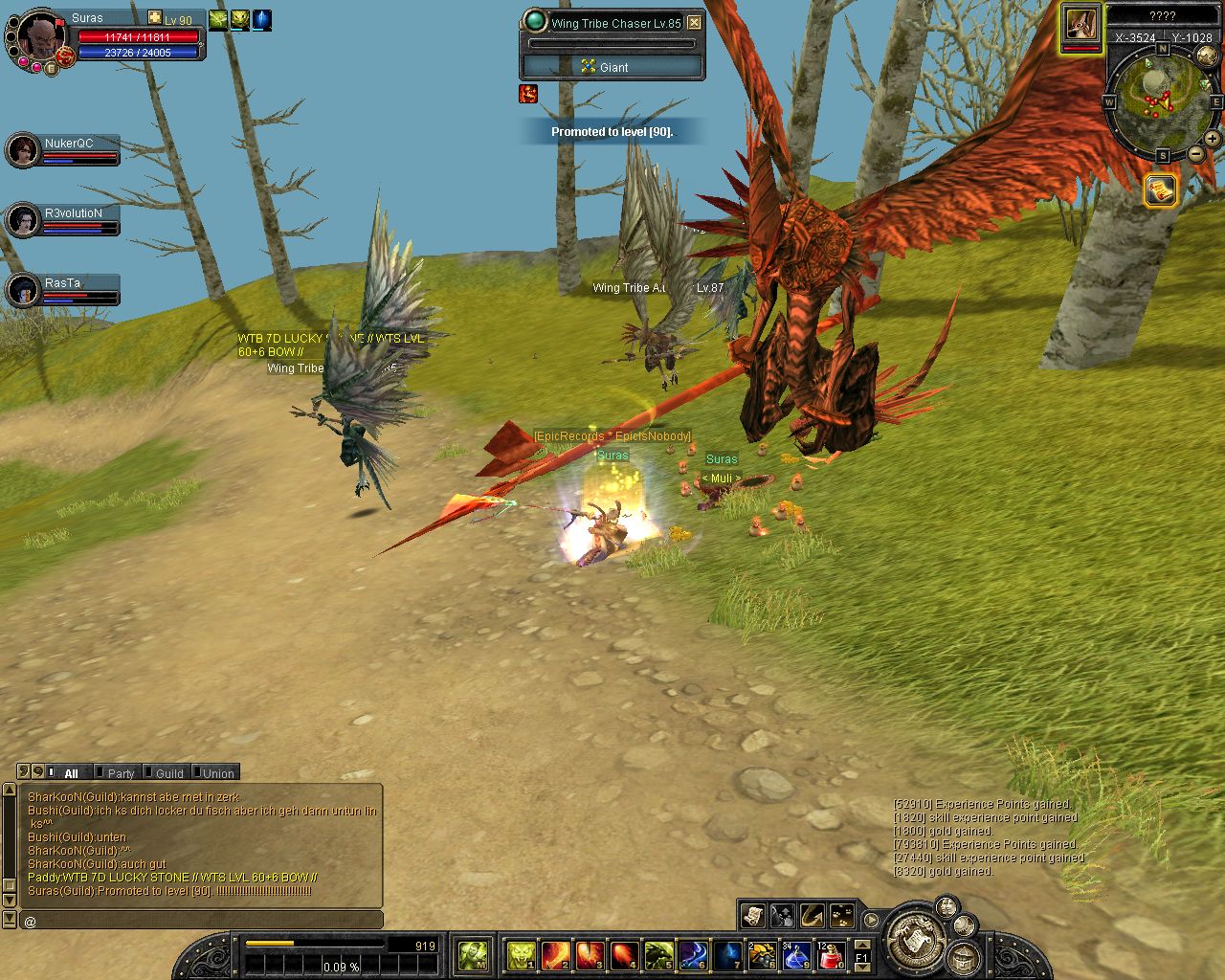The width and height of the screenshot is (1225, 980).
Task: Zoom out the minimap
Action: 1195,154
